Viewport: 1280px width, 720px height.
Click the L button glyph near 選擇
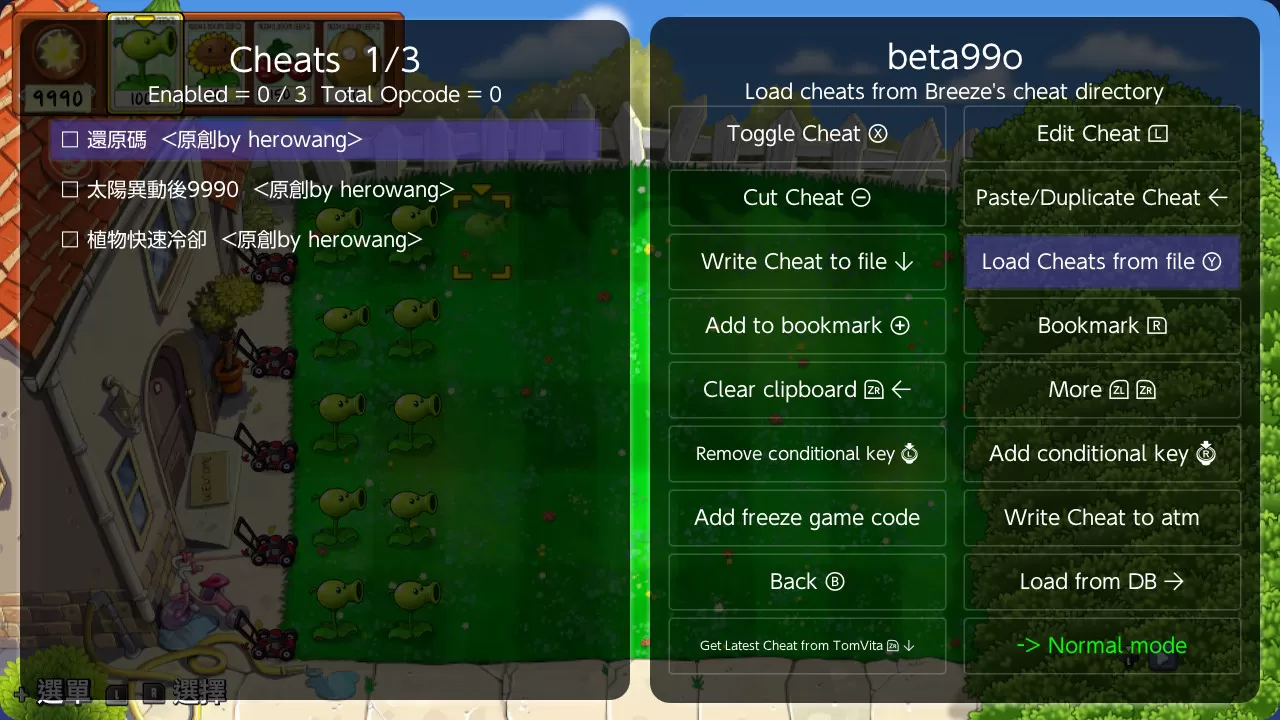[x=116, y=693]
